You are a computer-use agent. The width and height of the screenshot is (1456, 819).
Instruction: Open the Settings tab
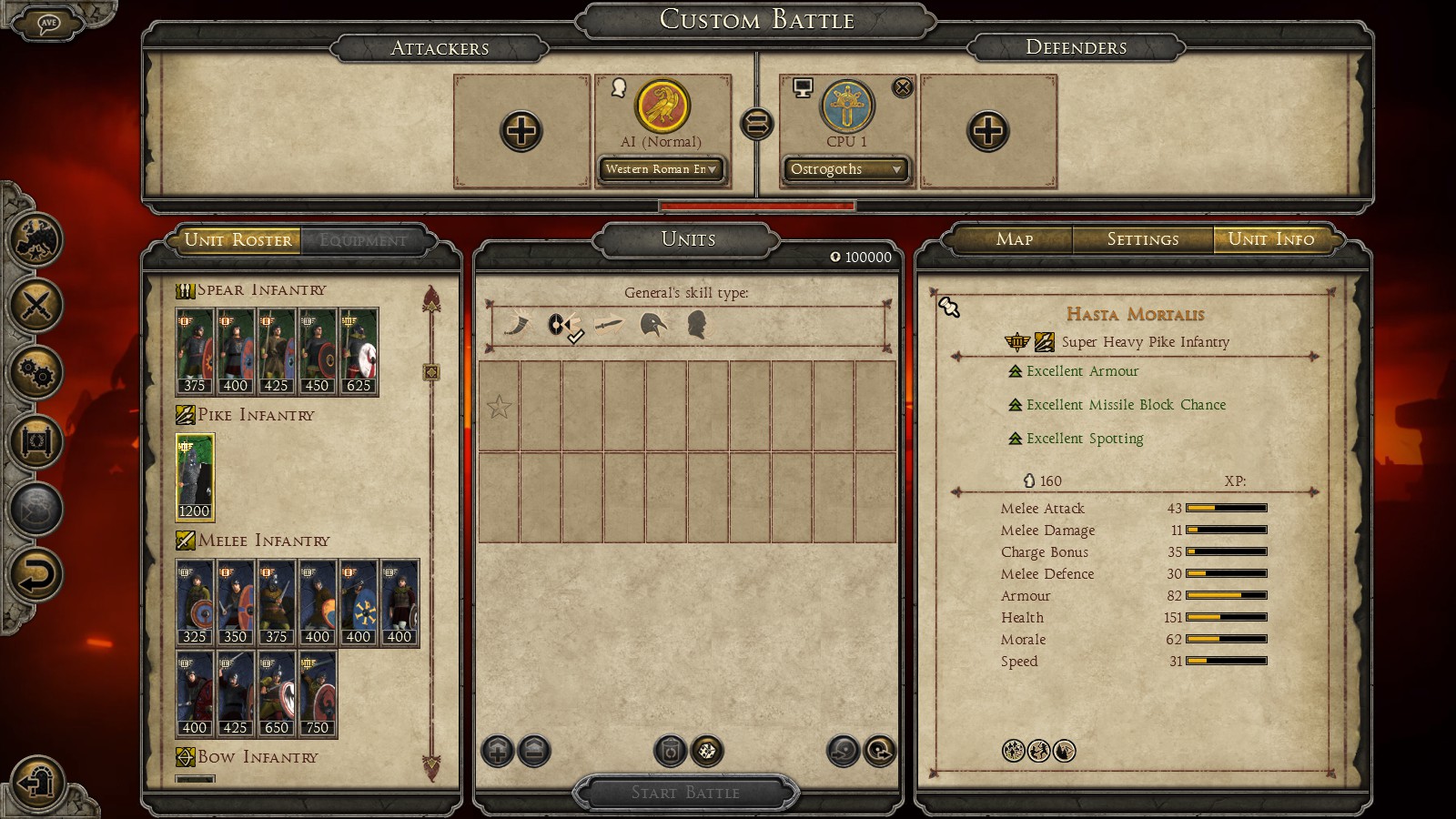(1142, 239)
